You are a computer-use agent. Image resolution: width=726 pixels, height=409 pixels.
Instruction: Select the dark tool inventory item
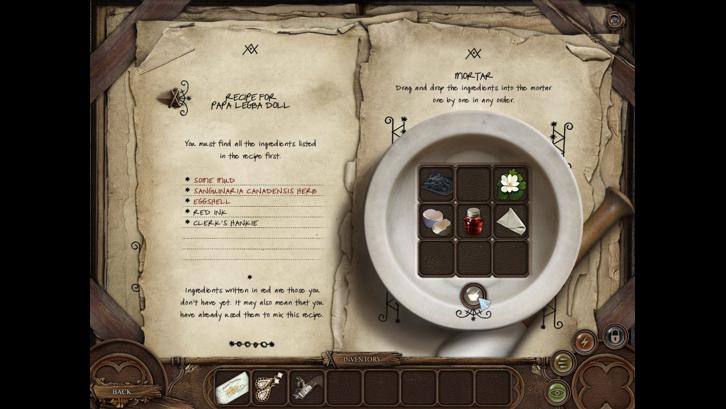(x=307, y=388)
